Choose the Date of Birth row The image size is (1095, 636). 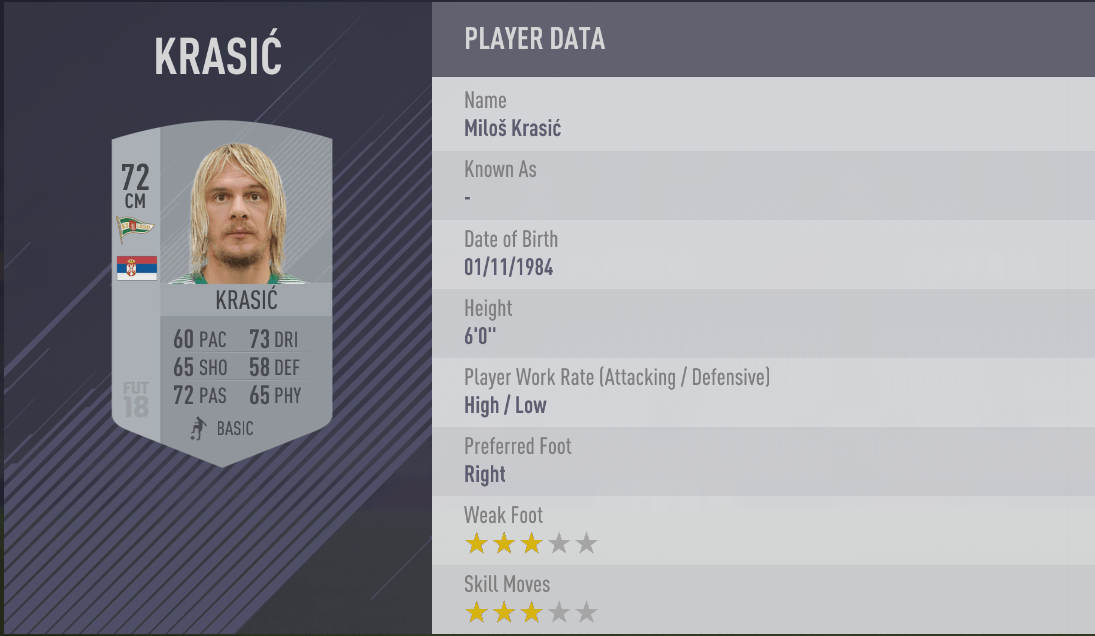(762, 254)
